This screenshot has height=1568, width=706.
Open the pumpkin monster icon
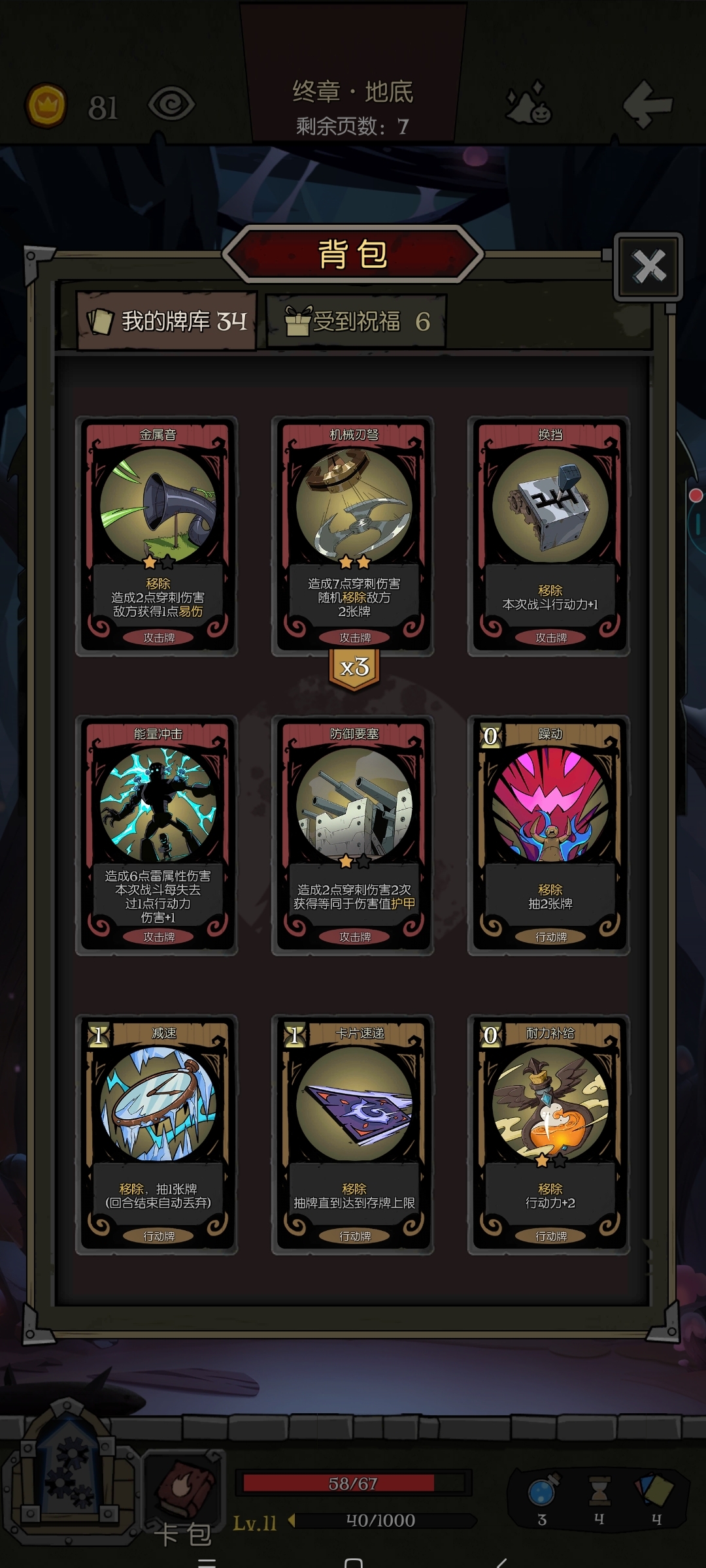click(529, 105)
